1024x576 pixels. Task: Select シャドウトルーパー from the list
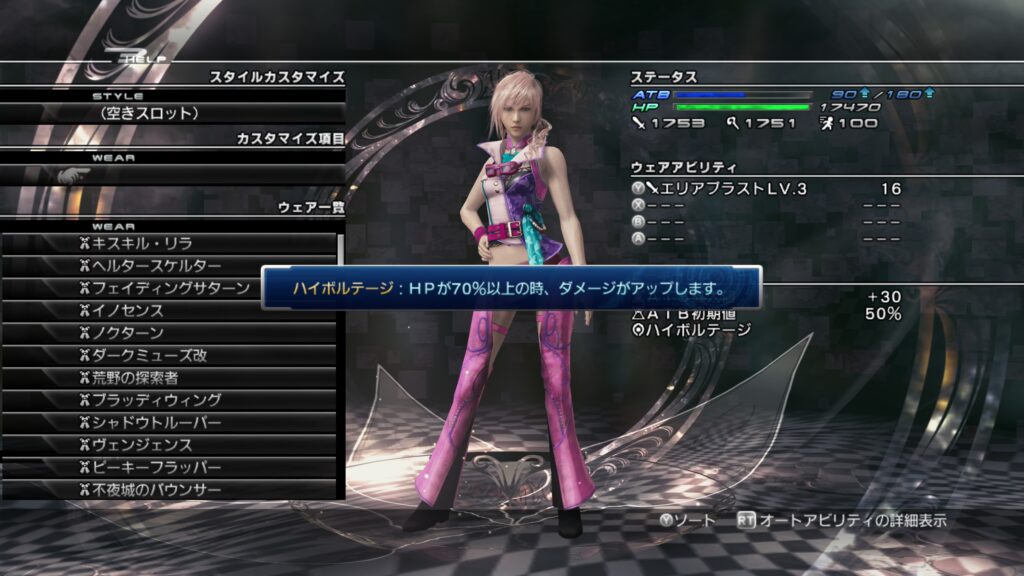point(170,422)
